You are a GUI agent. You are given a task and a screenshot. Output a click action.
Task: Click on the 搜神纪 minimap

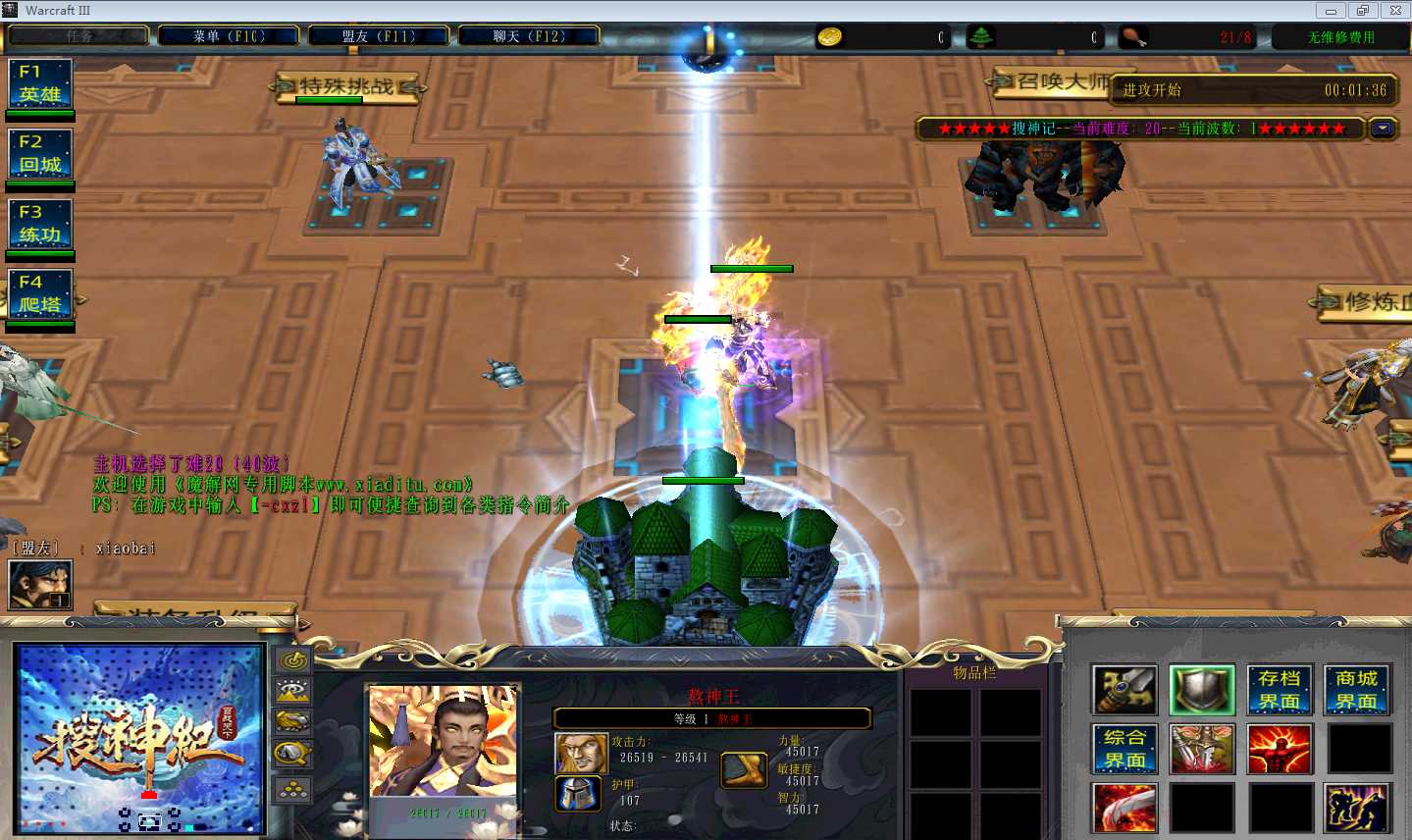[x=139, y=738]
